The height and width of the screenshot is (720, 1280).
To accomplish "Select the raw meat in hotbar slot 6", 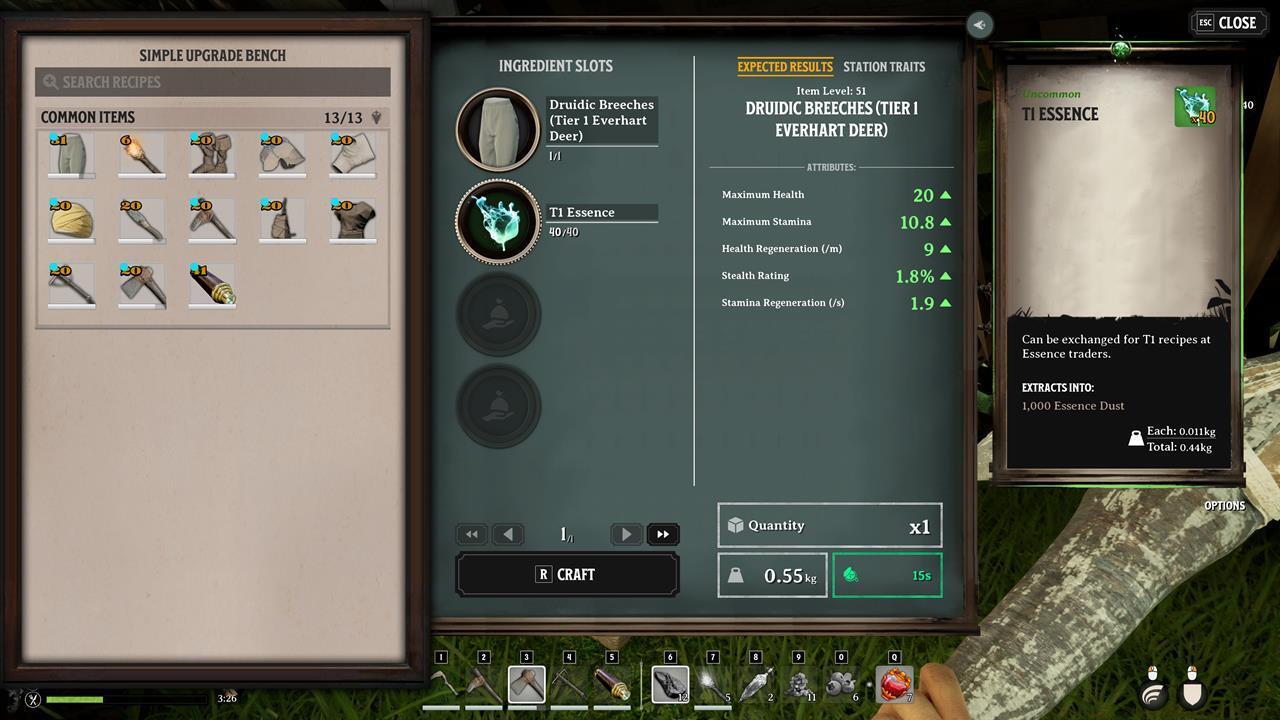I will click(x=671, y=684).
